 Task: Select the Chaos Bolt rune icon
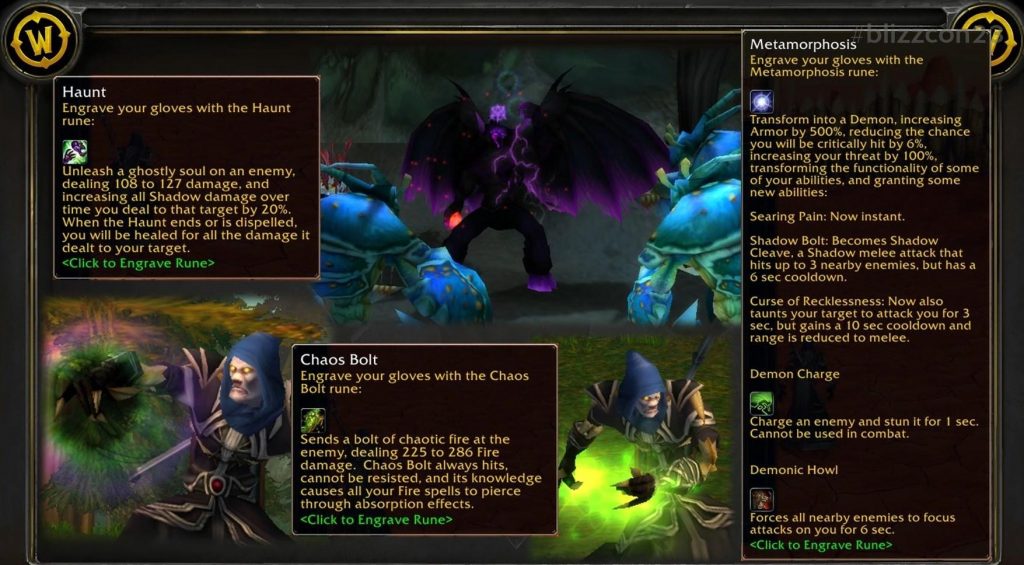click(x=312, y=420)
